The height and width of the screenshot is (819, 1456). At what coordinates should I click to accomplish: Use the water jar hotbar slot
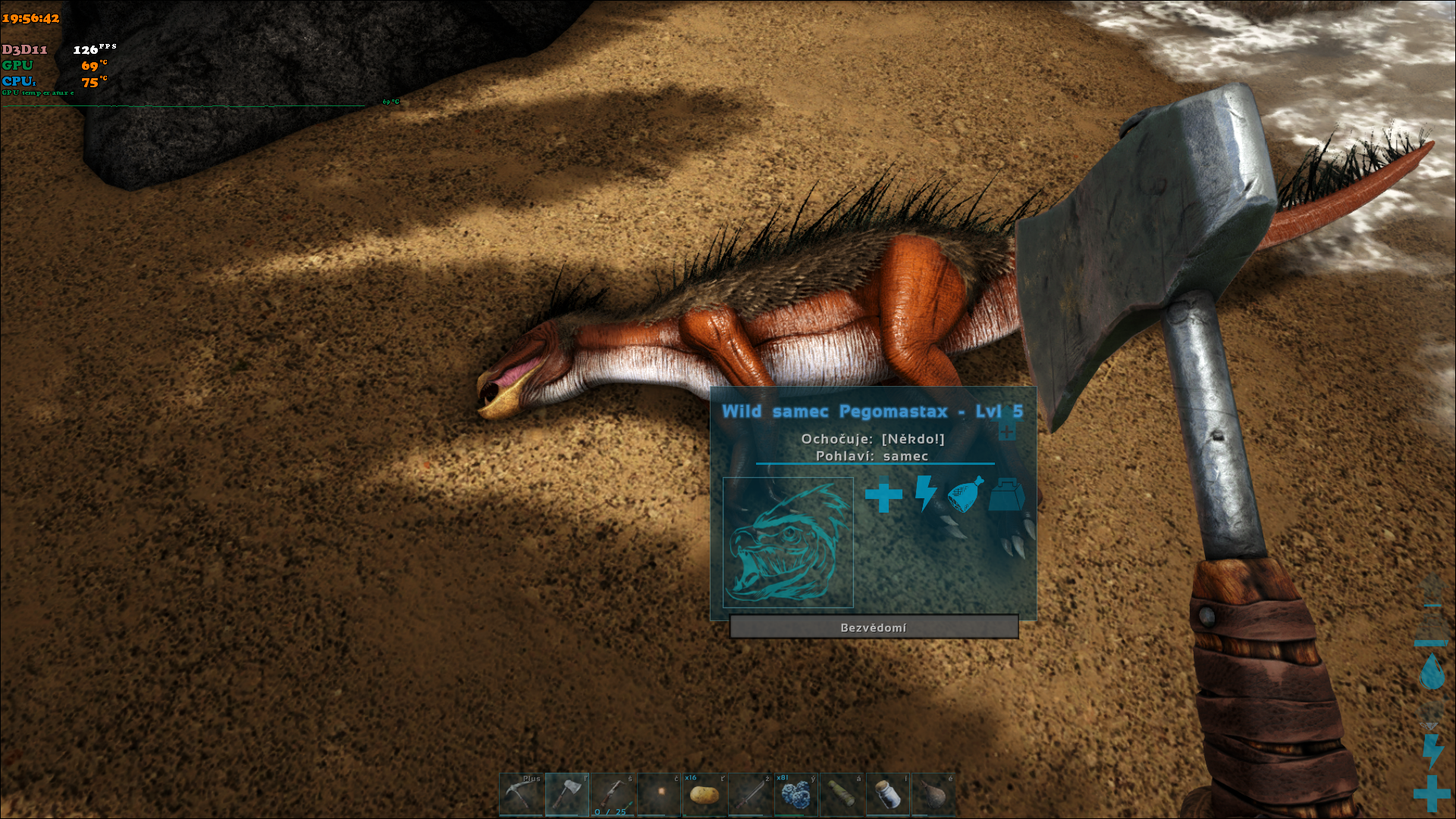tap(887, 794)
